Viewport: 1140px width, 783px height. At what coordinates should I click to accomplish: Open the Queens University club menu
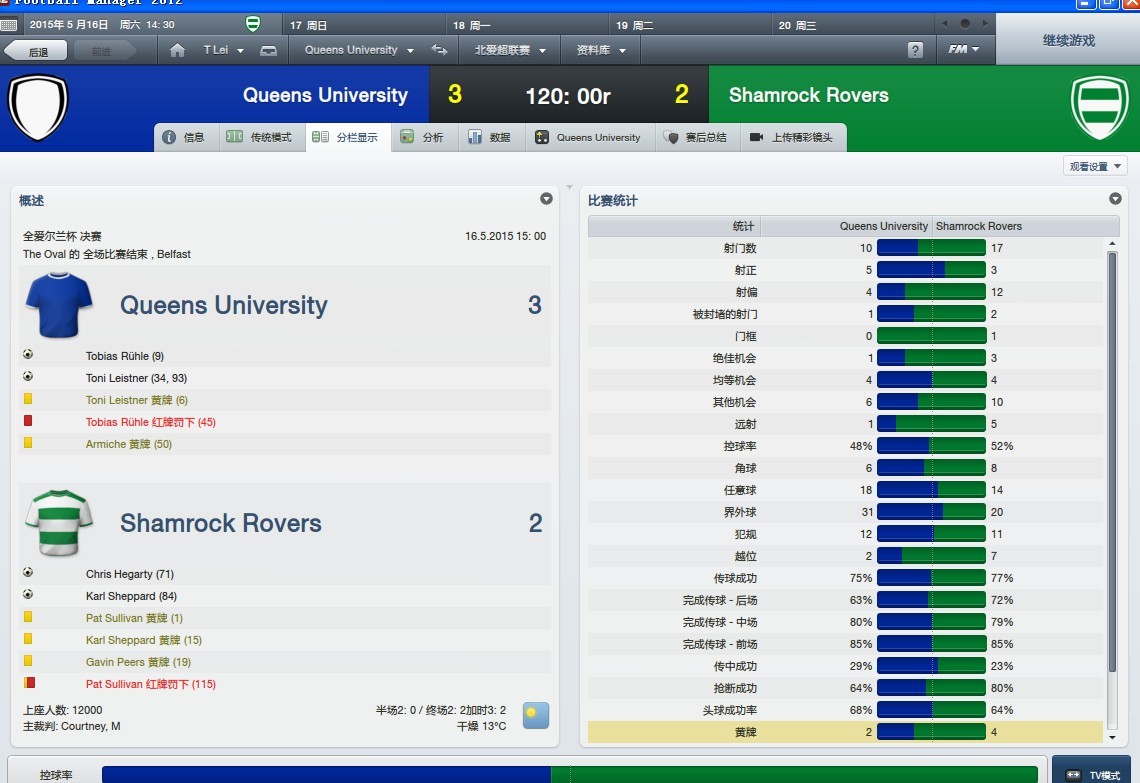[358, 50]
